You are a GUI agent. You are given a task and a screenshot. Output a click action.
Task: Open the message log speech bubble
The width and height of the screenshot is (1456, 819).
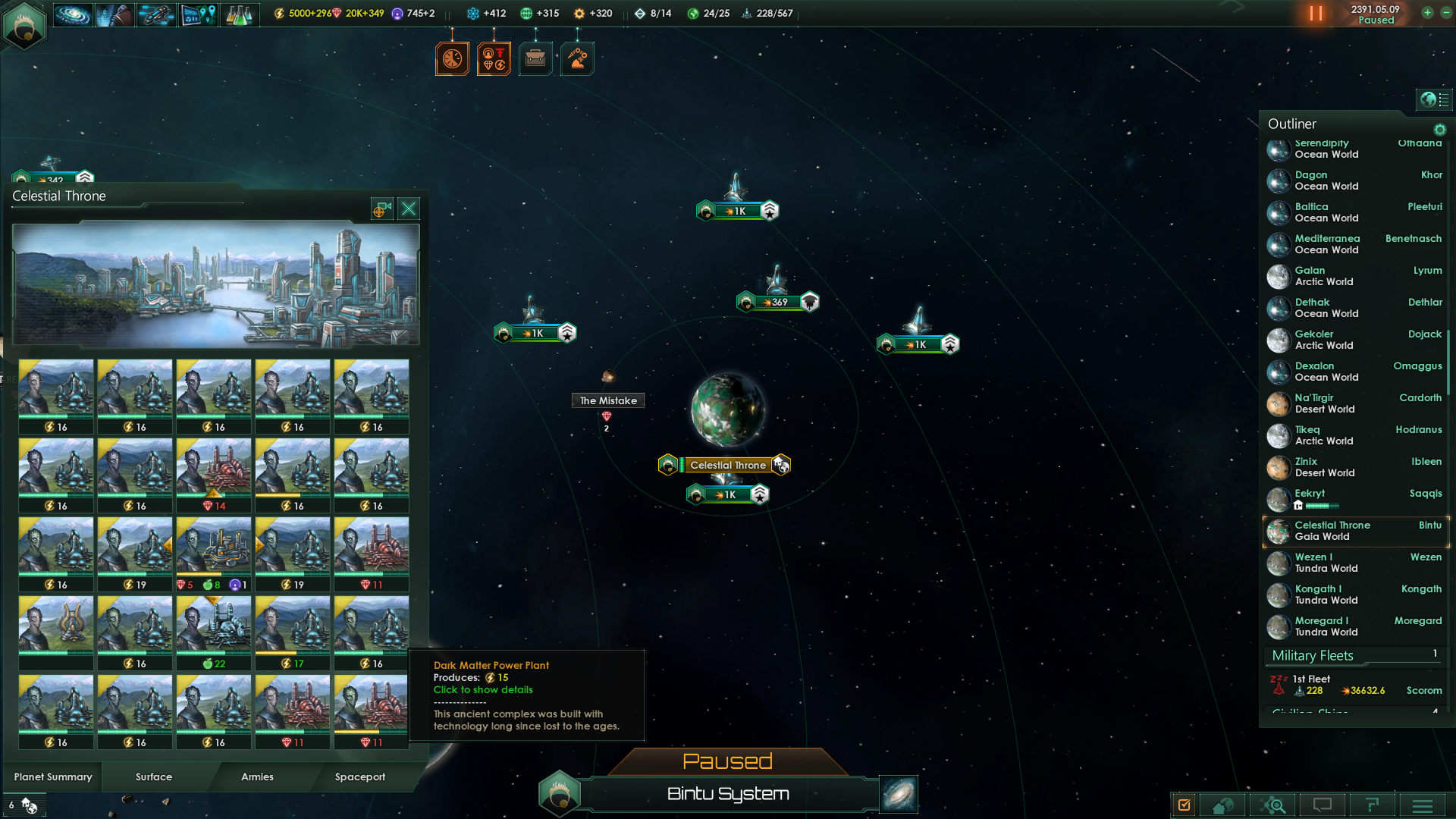point(1323,805)
